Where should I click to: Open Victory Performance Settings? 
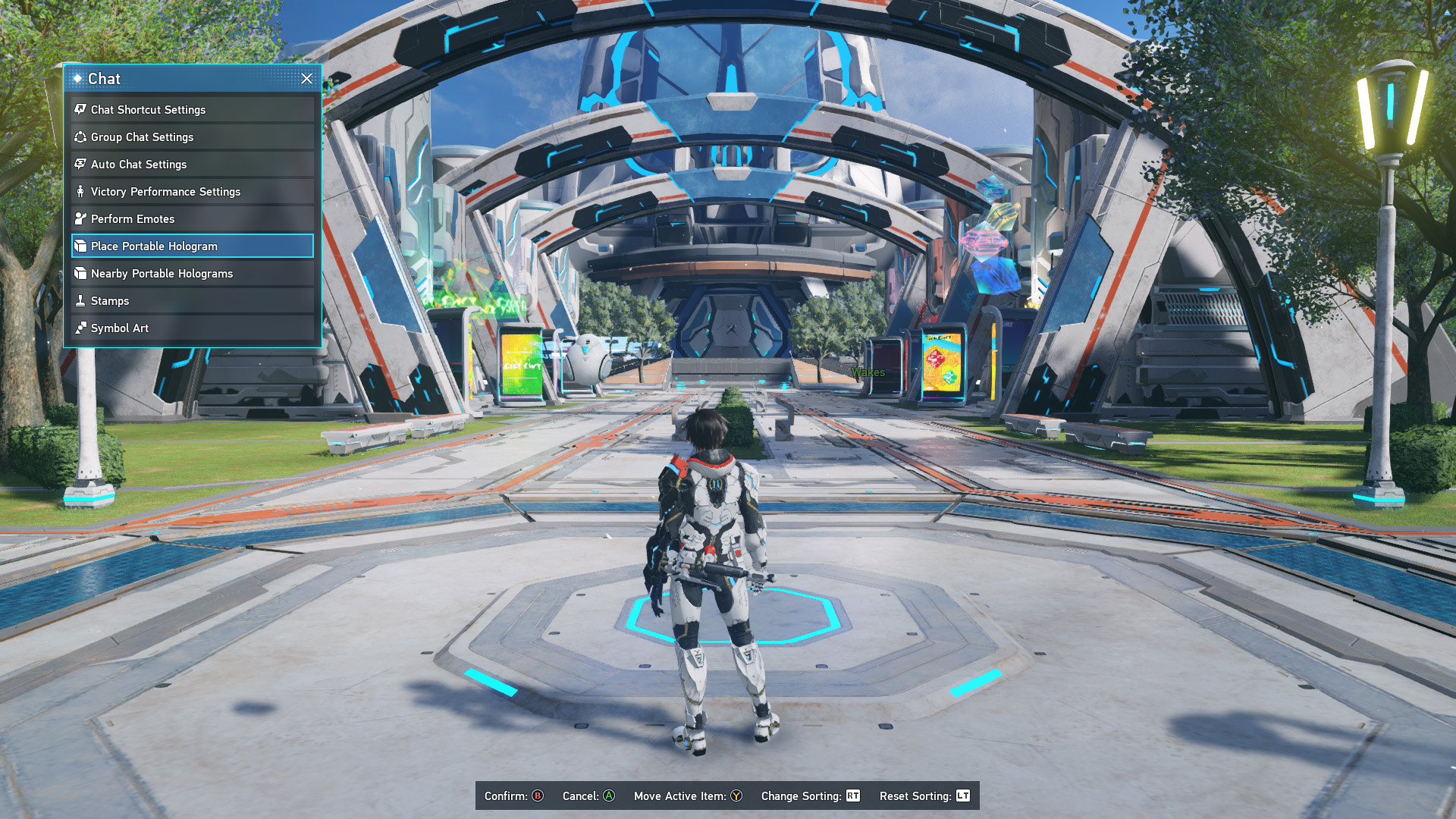(x=165, y=192)
